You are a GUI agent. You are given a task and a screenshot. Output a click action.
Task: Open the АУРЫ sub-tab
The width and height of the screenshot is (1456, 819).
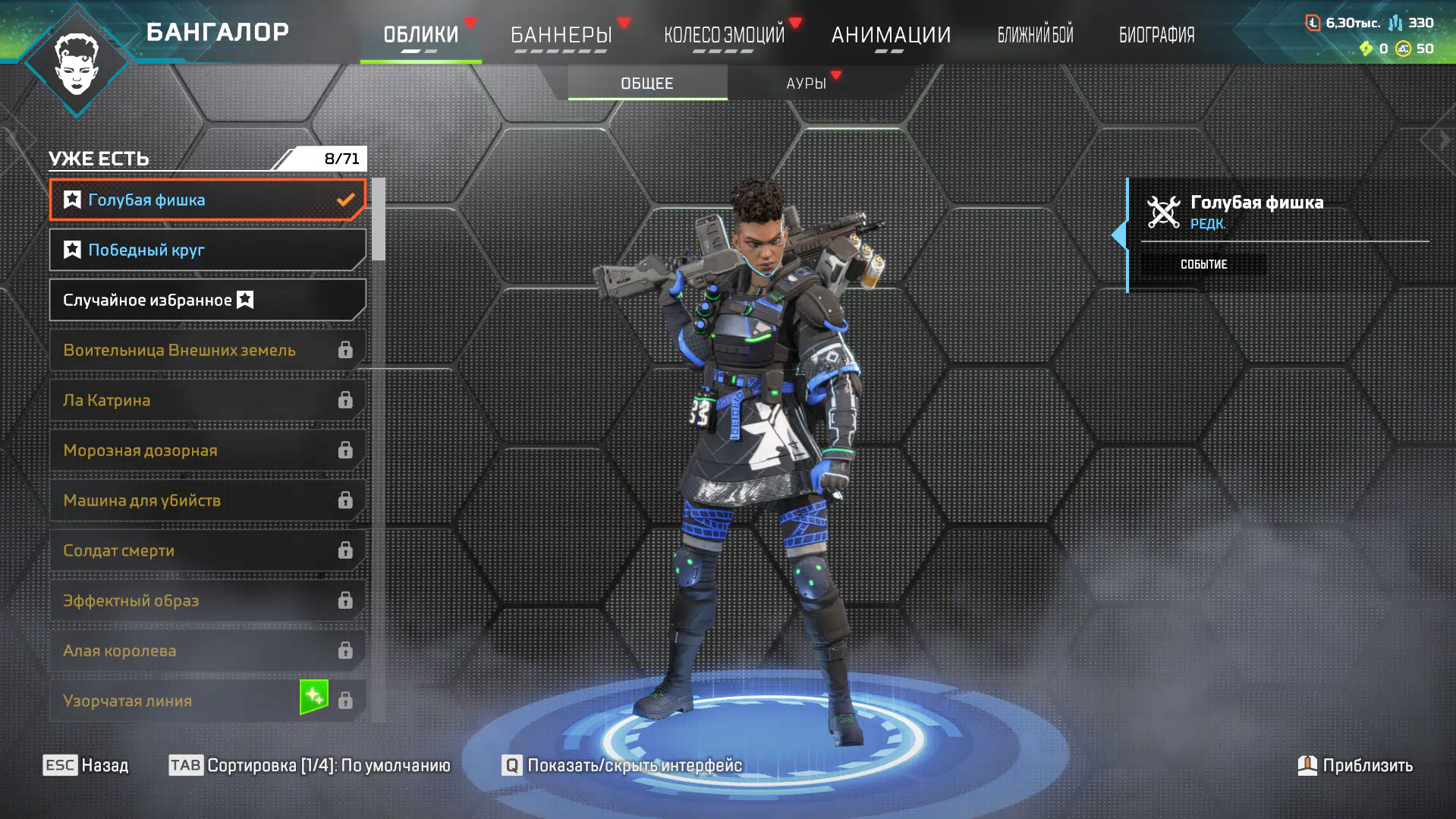(806, 83)
